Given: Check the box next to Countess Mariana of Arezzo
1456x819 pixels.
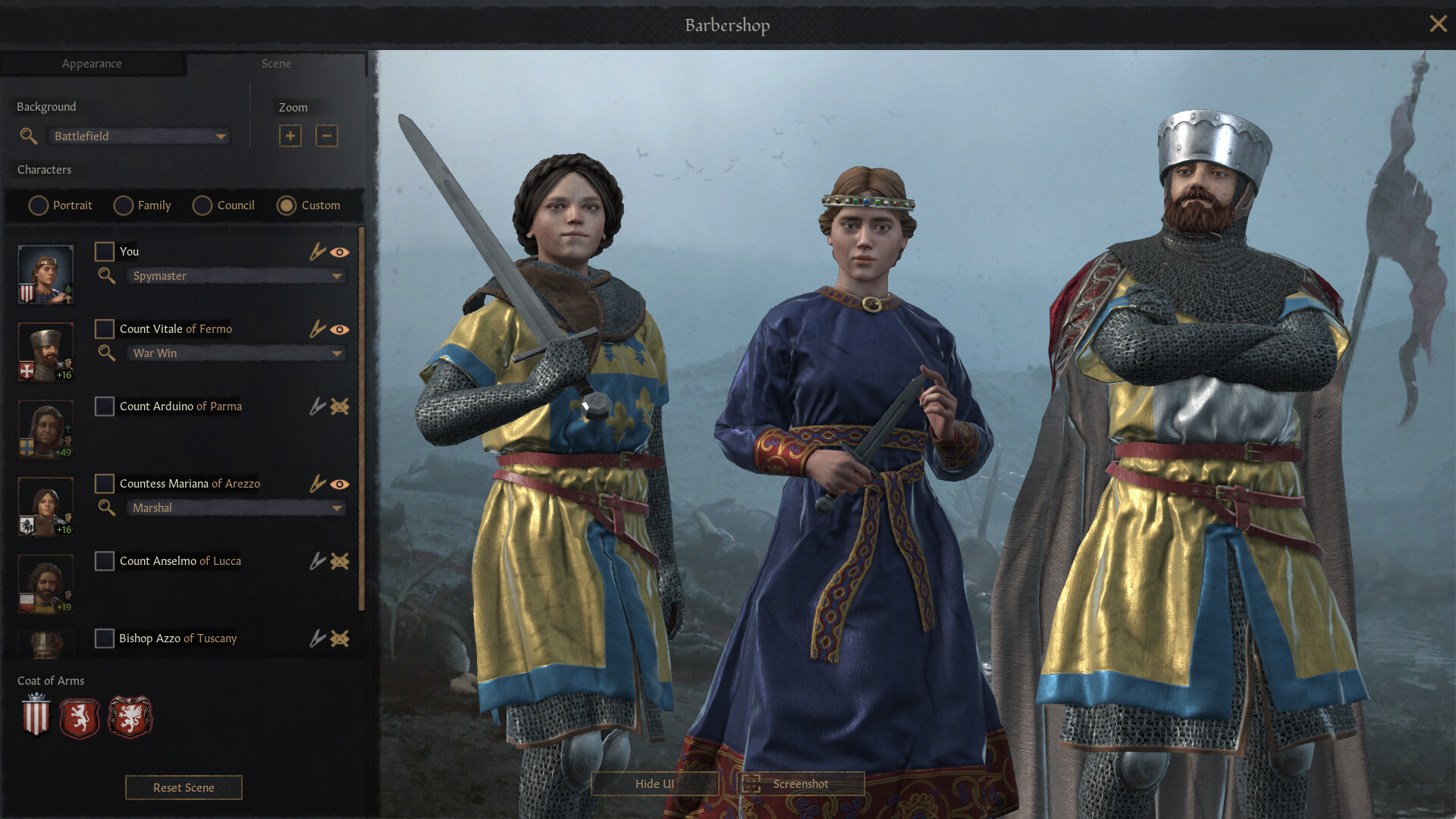Looking at the screenshot, I should click(x=104, y=484).
